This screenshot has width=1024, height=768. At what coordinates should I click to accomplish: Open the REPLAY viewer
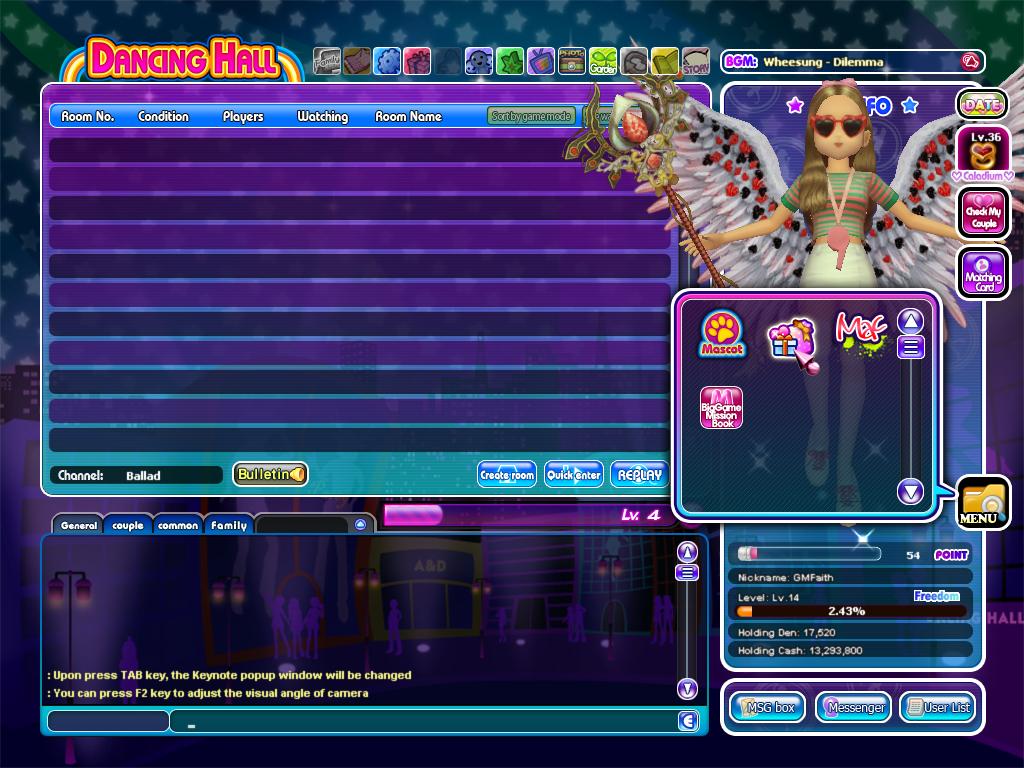[640, 475]
